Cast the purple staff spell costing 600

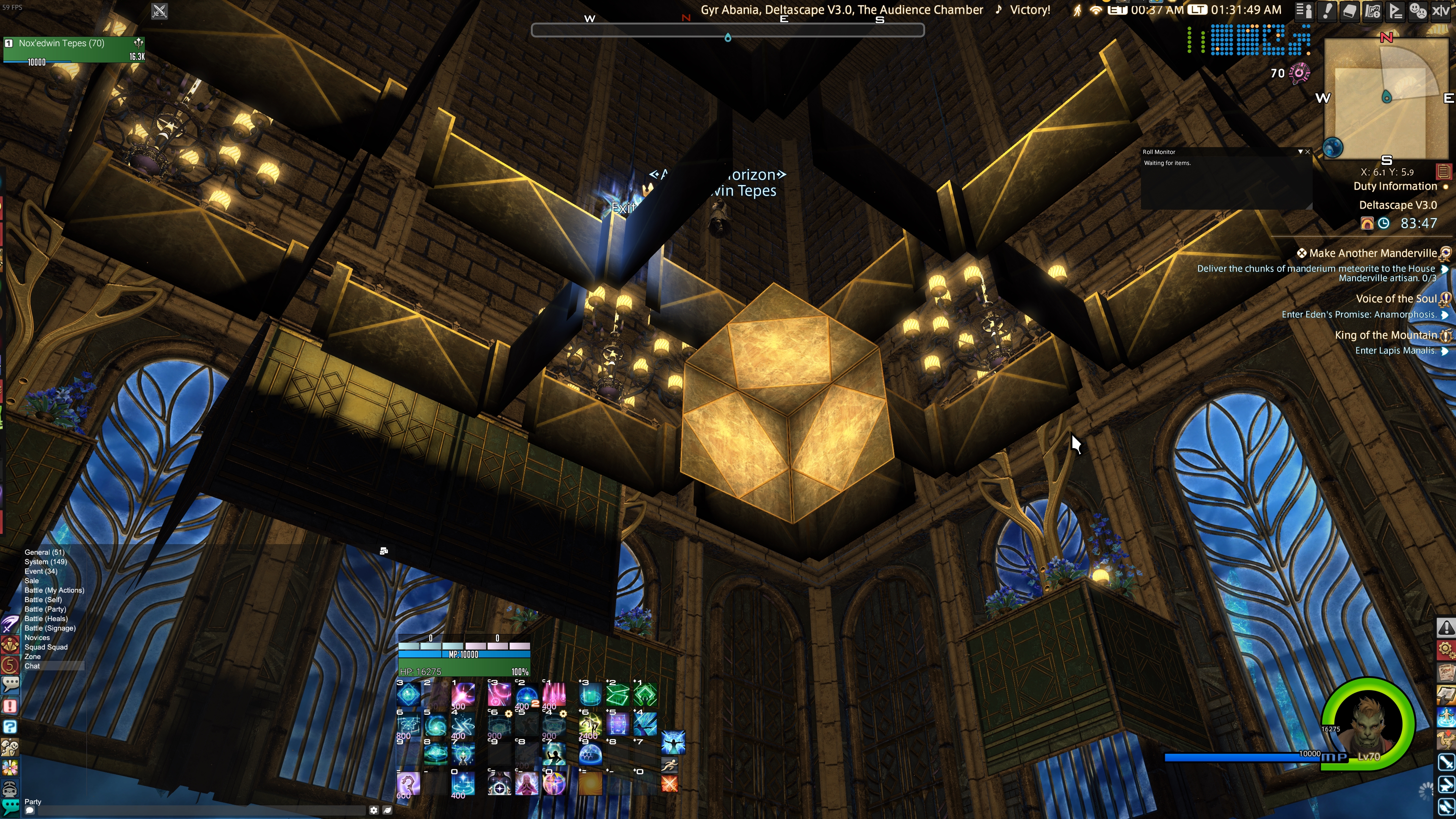(x=408, y=784)
